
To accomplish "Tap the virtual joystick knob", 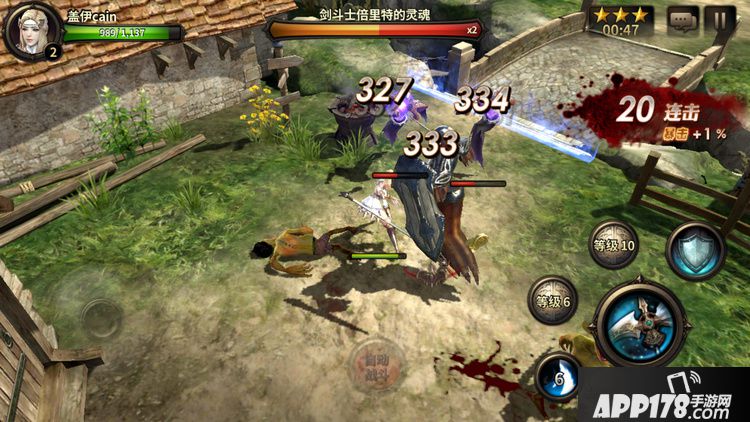I will point(99,318).
